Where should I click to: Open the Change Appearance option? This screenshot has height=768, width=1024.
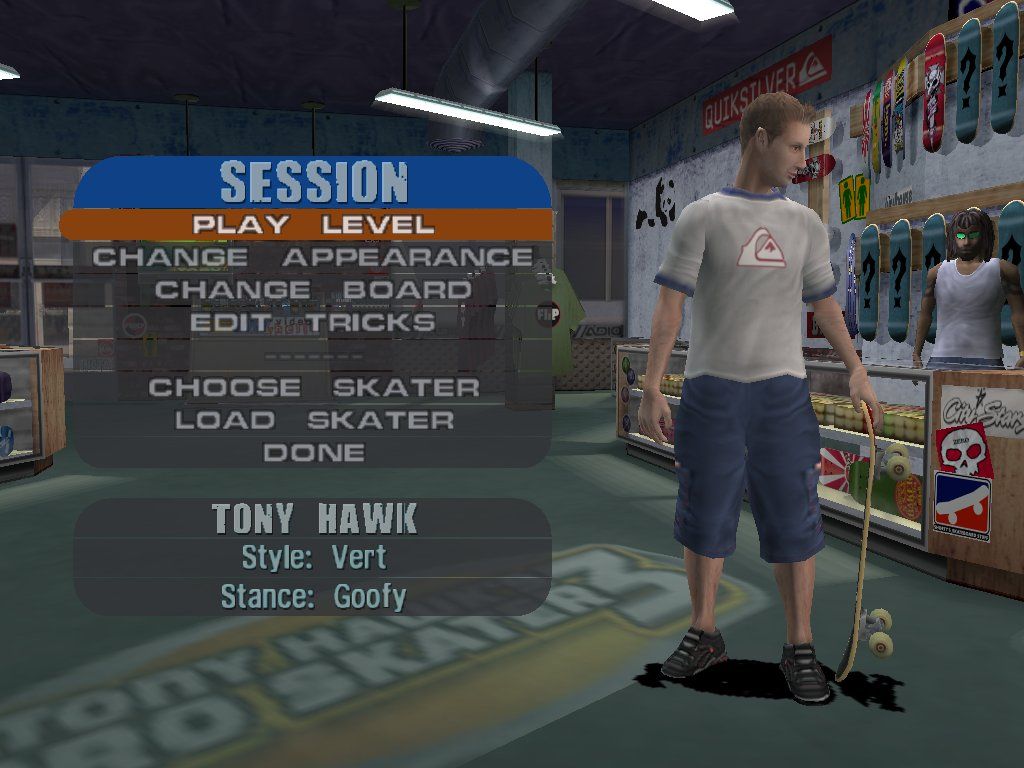[313, 257]
